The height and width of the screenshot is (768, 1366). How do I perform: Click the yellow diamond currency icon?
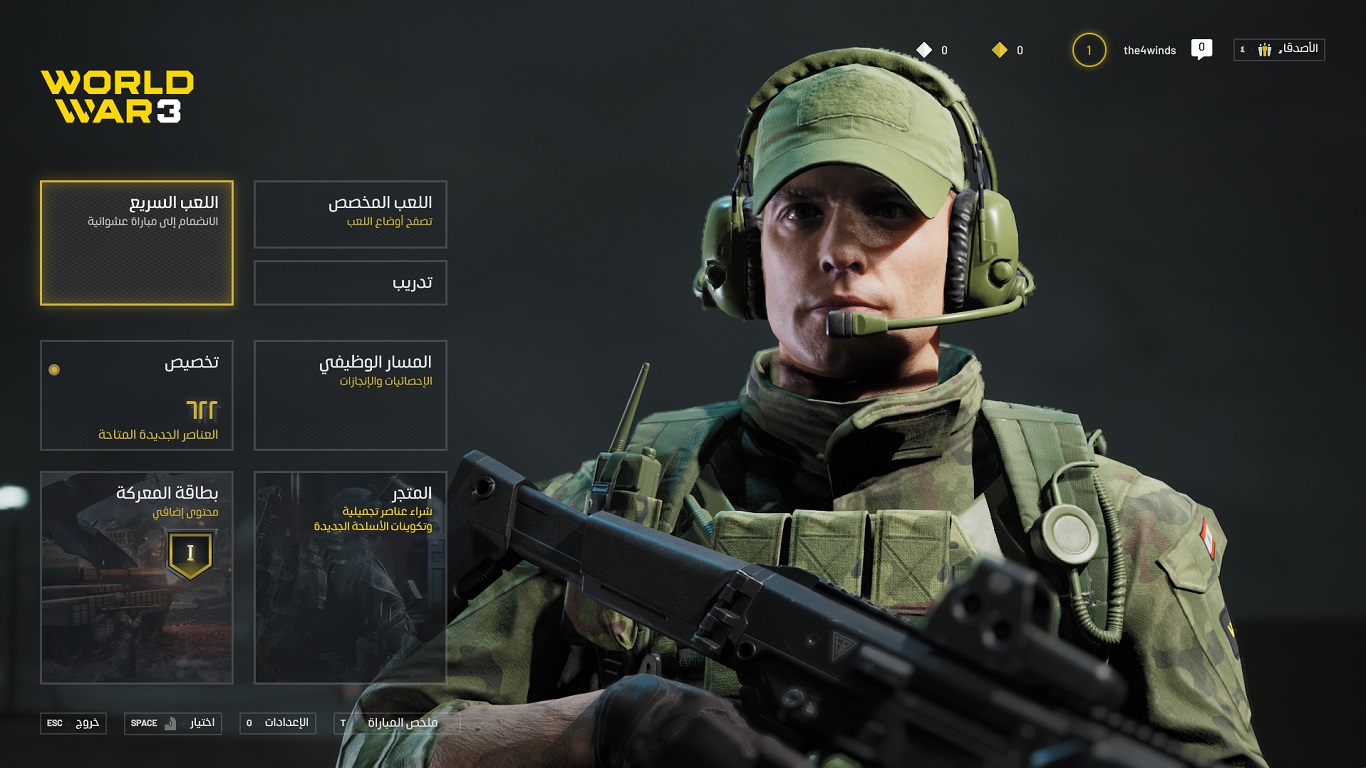pyautogui.click(x=999, y=50)
